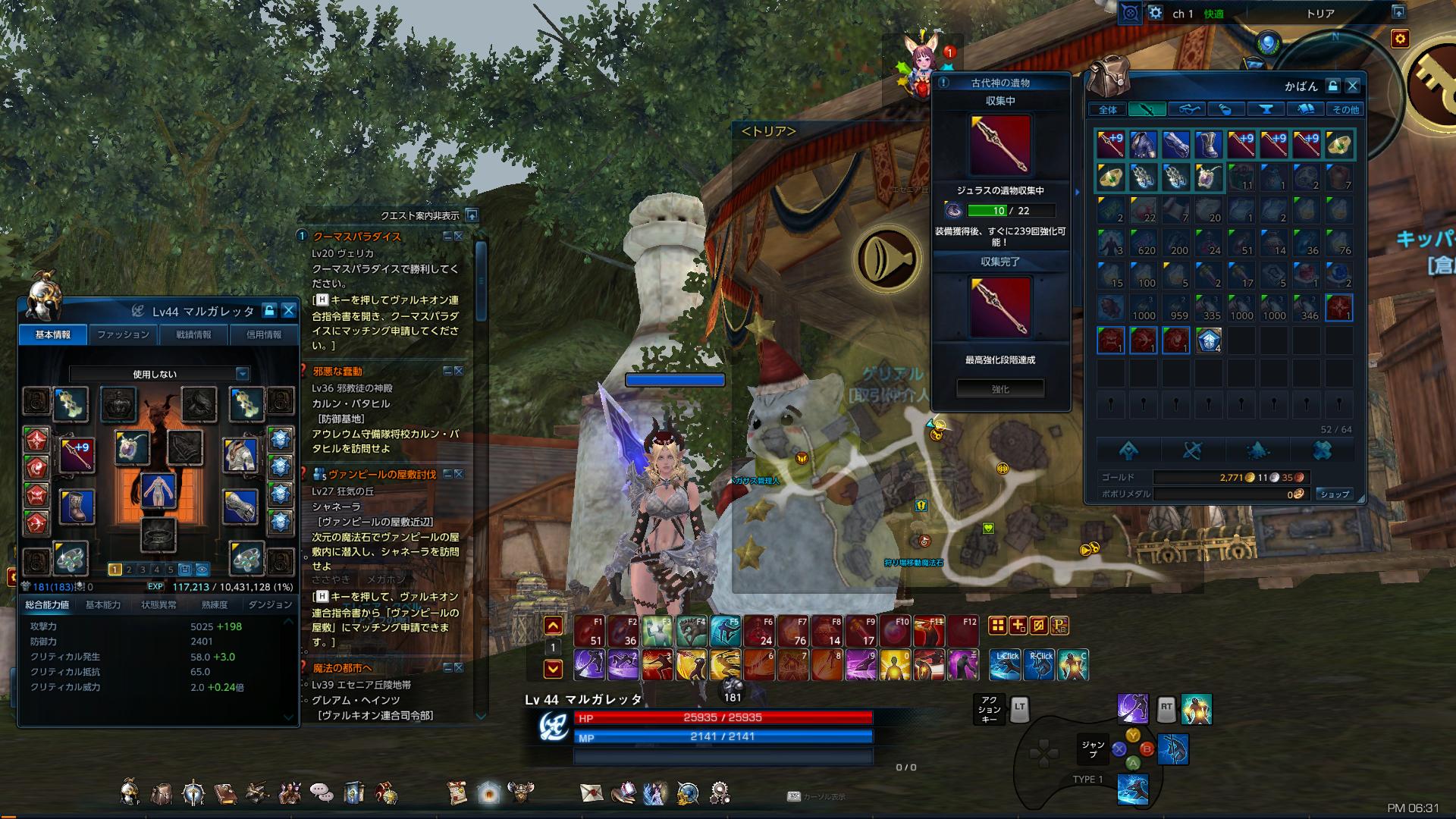Screen dimensions: 1456x819
Task: Select equipment preset page 2
Action: coord(129,570)
